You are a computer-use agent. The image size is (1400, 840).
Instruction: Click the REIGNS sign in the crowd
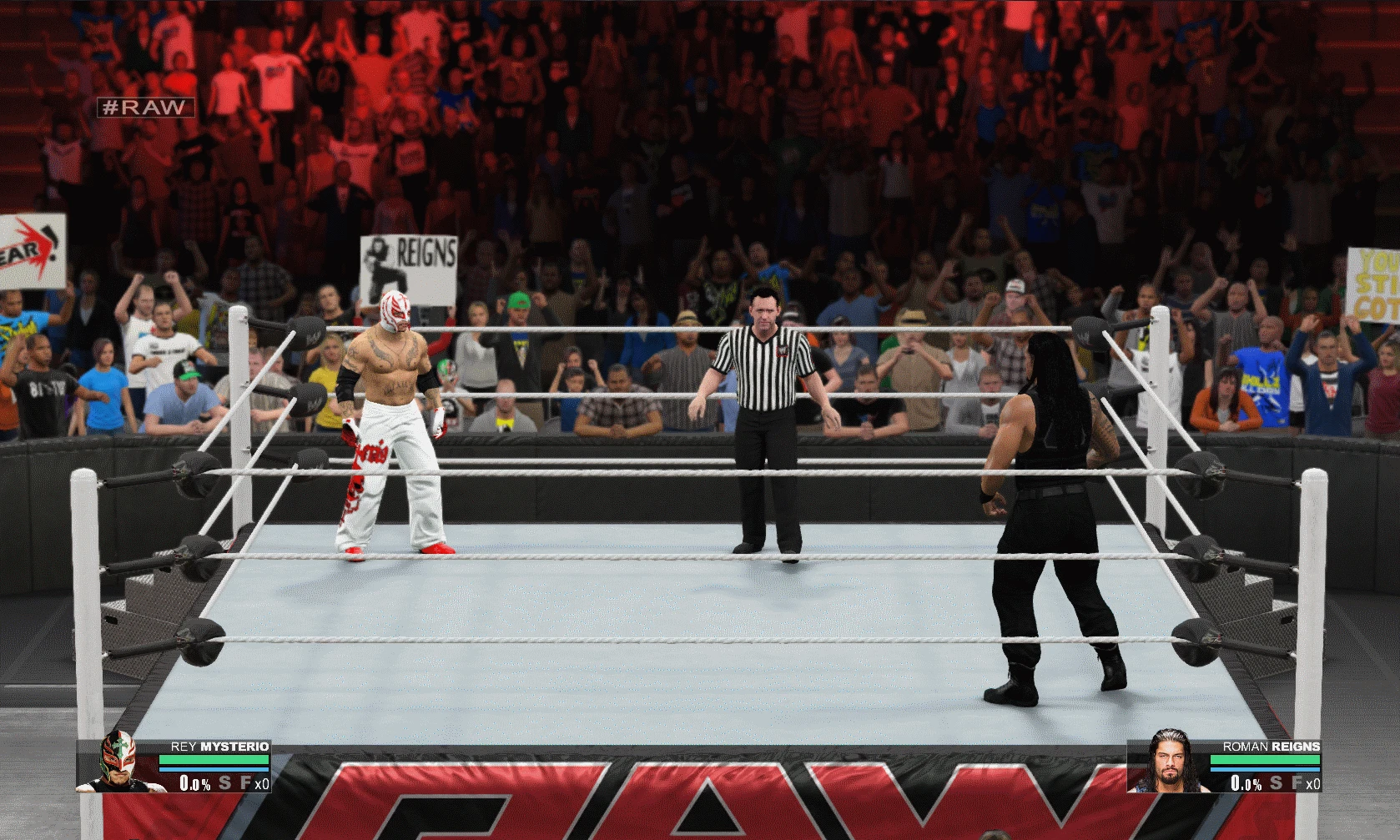[x=410, y=258]
